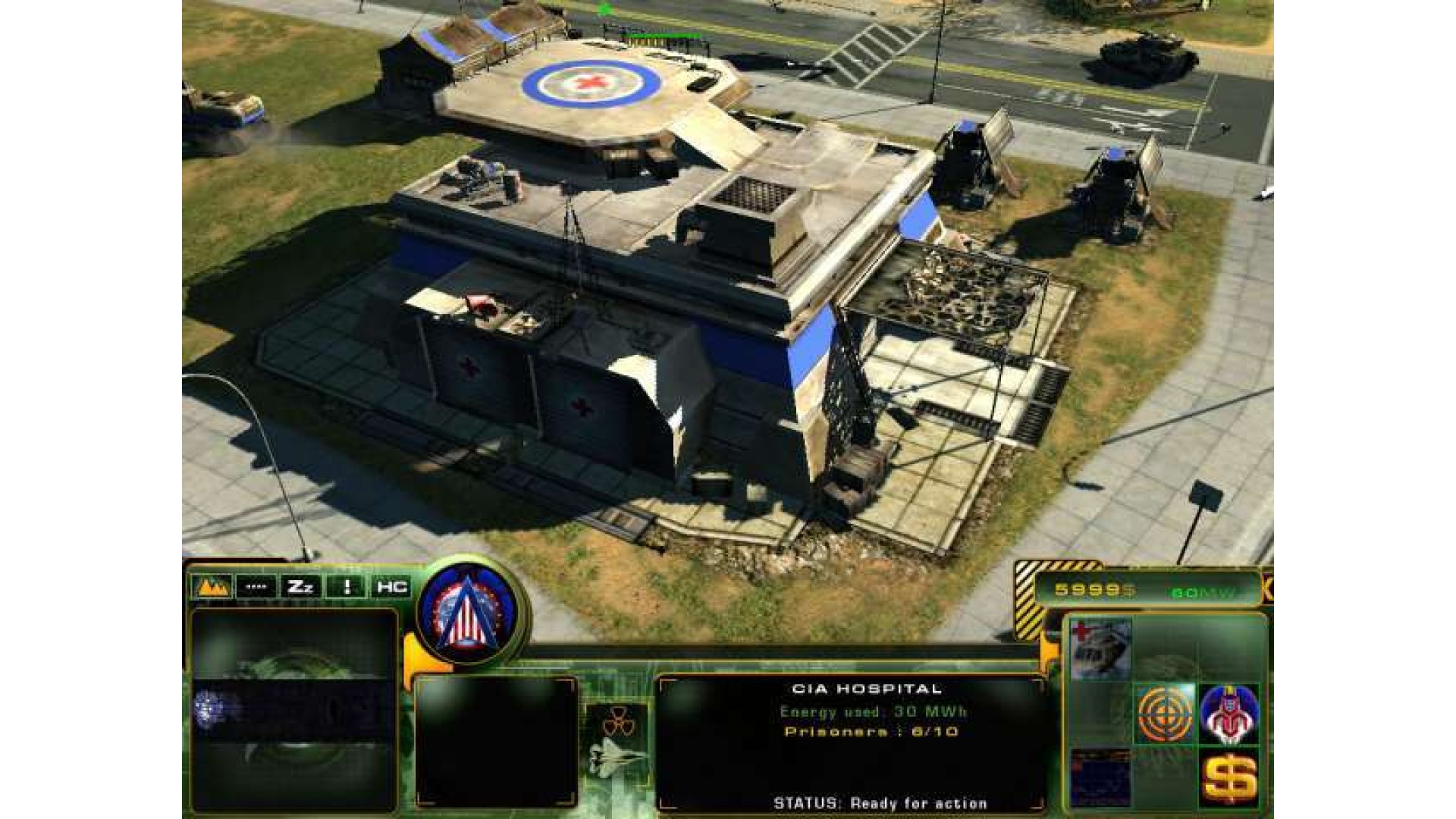The height and width of the screenshot is (819, 1456).
Task: Click the minimap radar panel
Action: 294,710
